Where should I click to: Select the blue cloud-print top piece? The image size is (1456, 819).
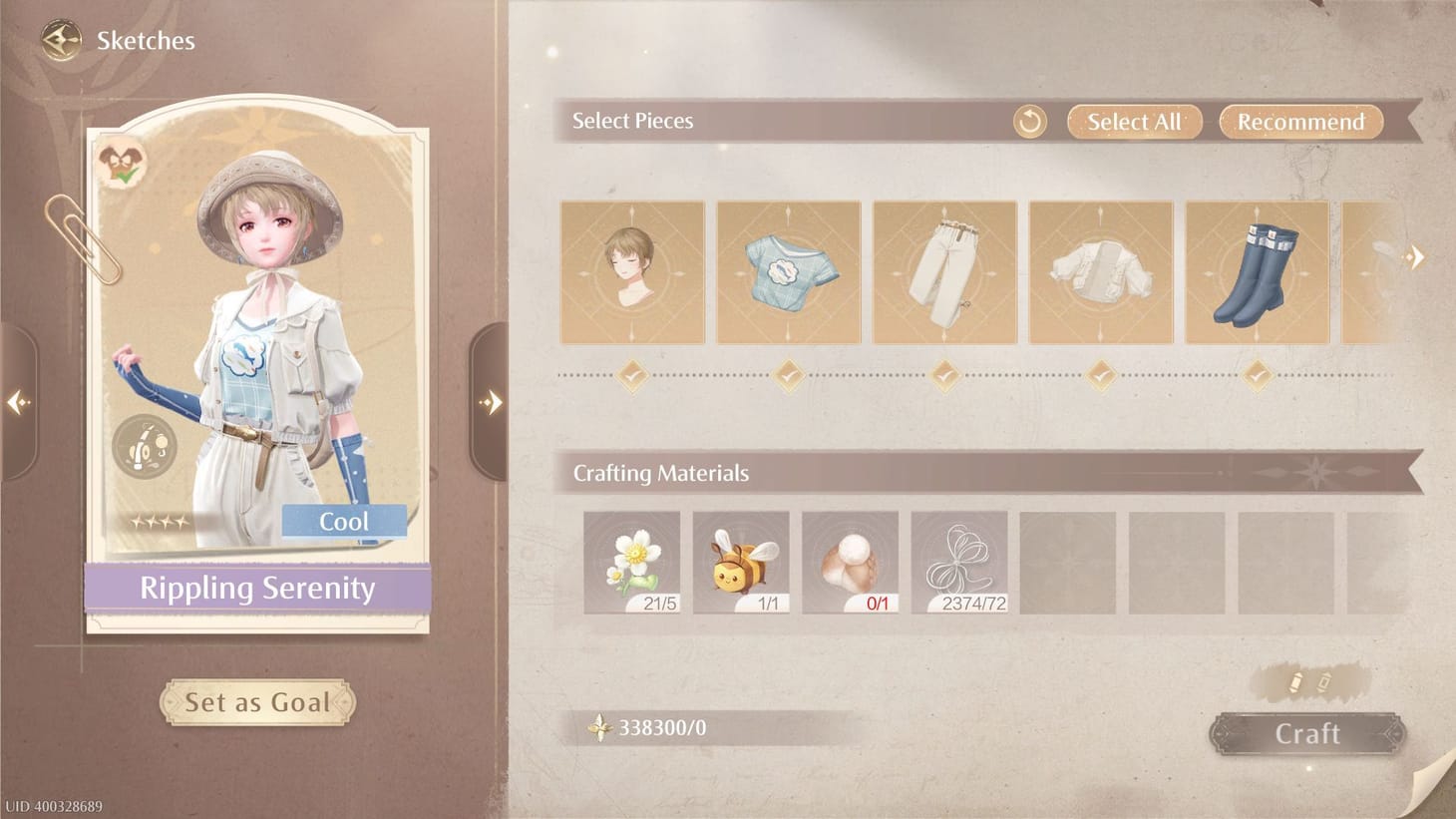(789, 272)
